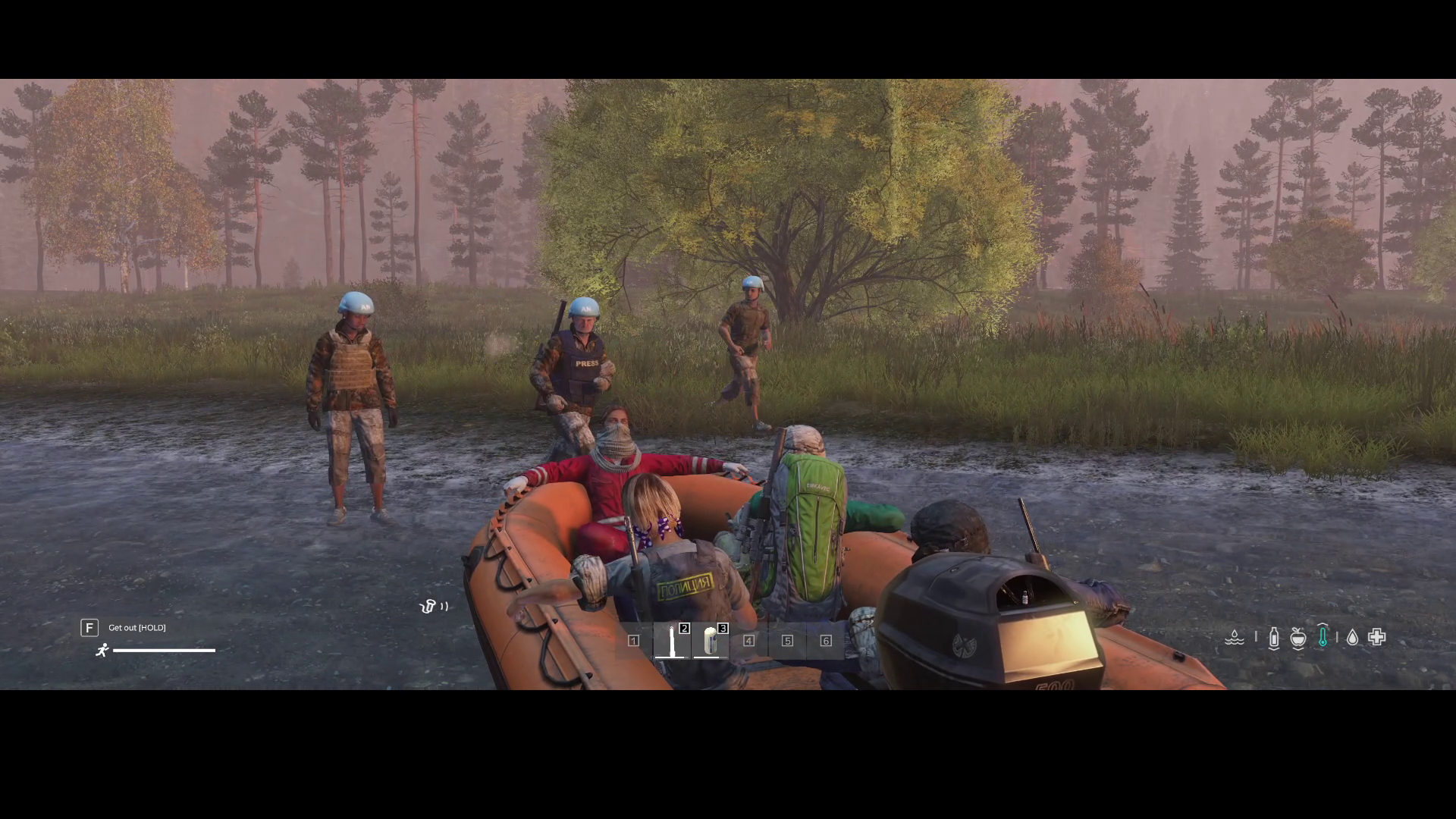Click the number 3 badge on the spray can slot
This screenshot has width=1456, height=819.
point(722,628)
